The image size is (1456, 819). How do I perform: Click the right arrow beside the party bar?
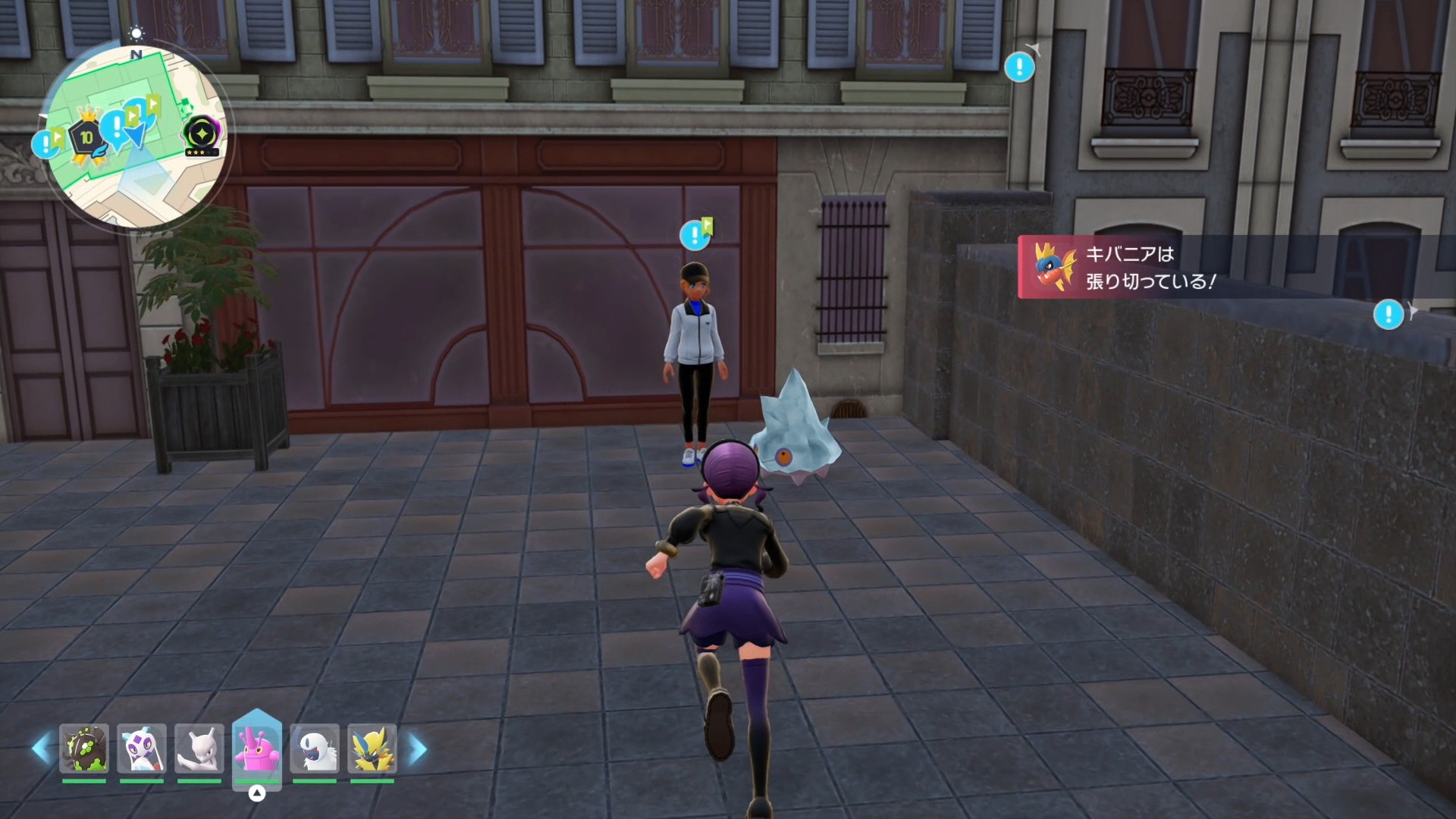click(418, 749)
